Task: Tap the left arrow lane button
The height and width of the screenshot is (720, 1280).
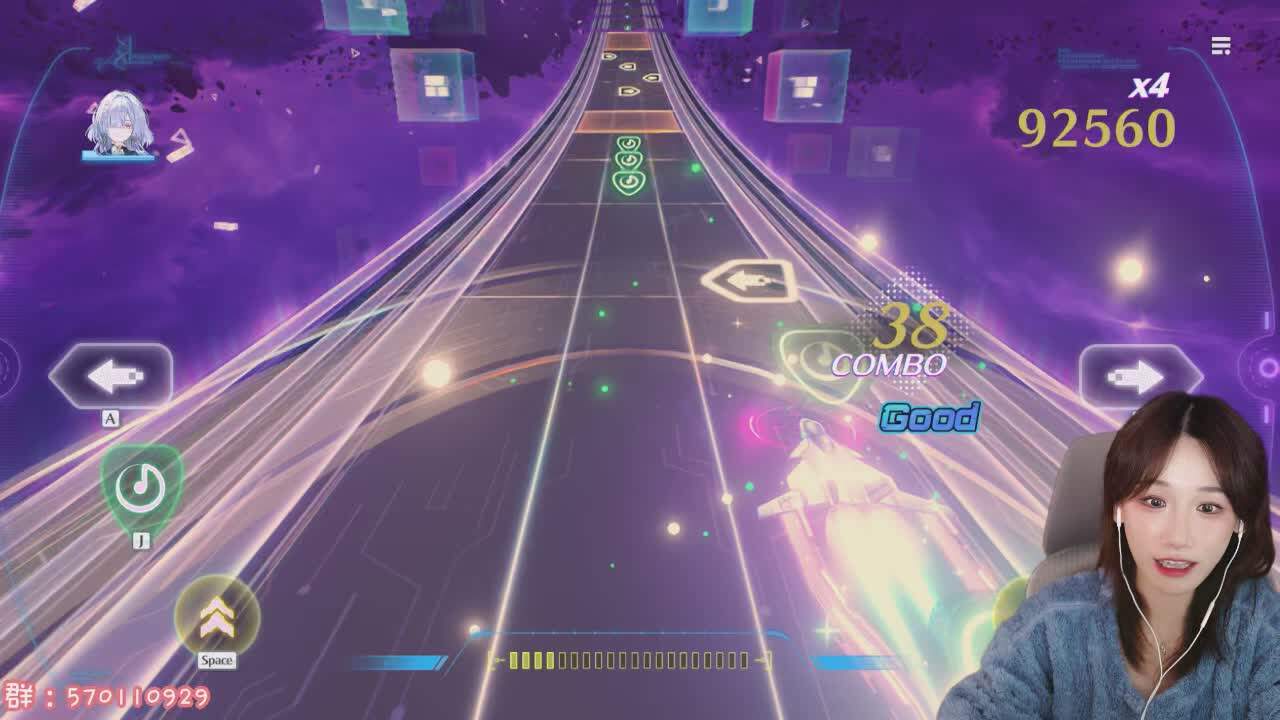Action: pos(111,376)
